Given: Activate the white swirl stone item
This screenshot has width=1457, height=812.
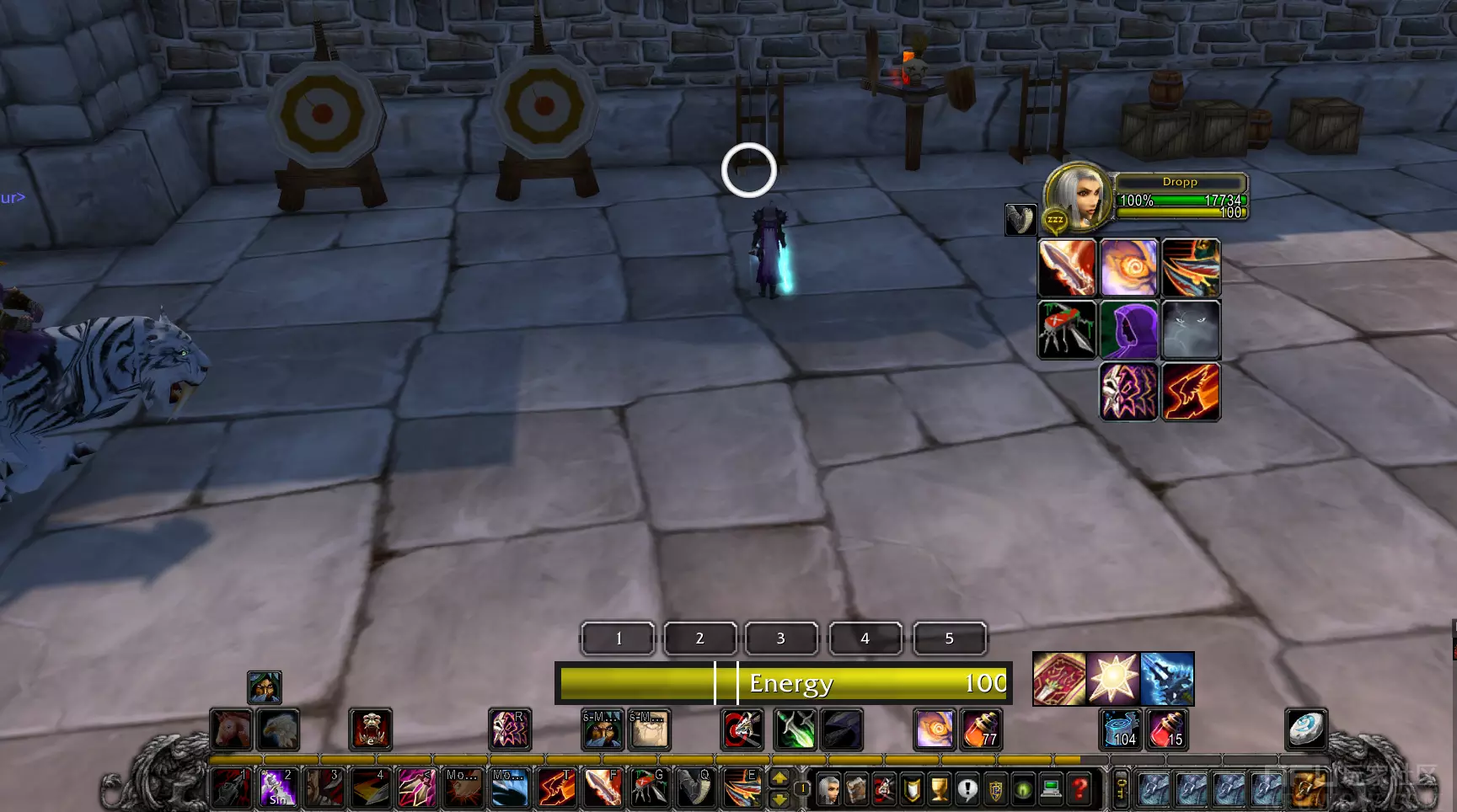Looking at the screenshot, I should pyautogui.click(x=1306, y=729).
